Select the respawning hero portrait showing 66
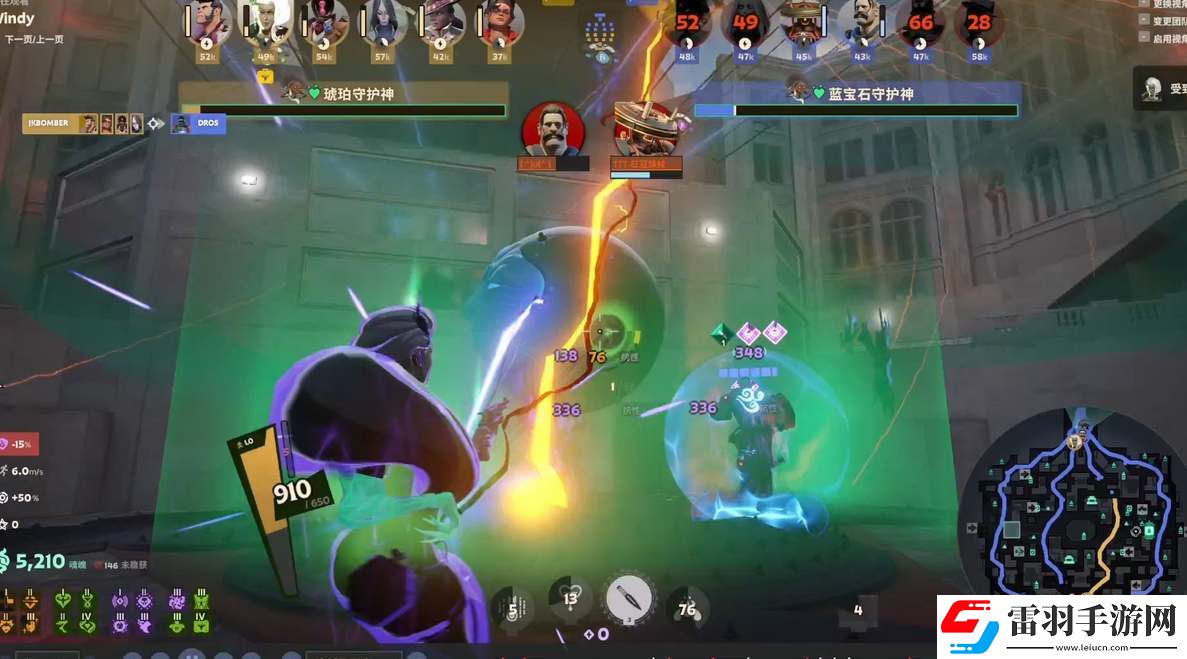The height and width of the screenshot is (659, 1187). [x=920, y=24]
